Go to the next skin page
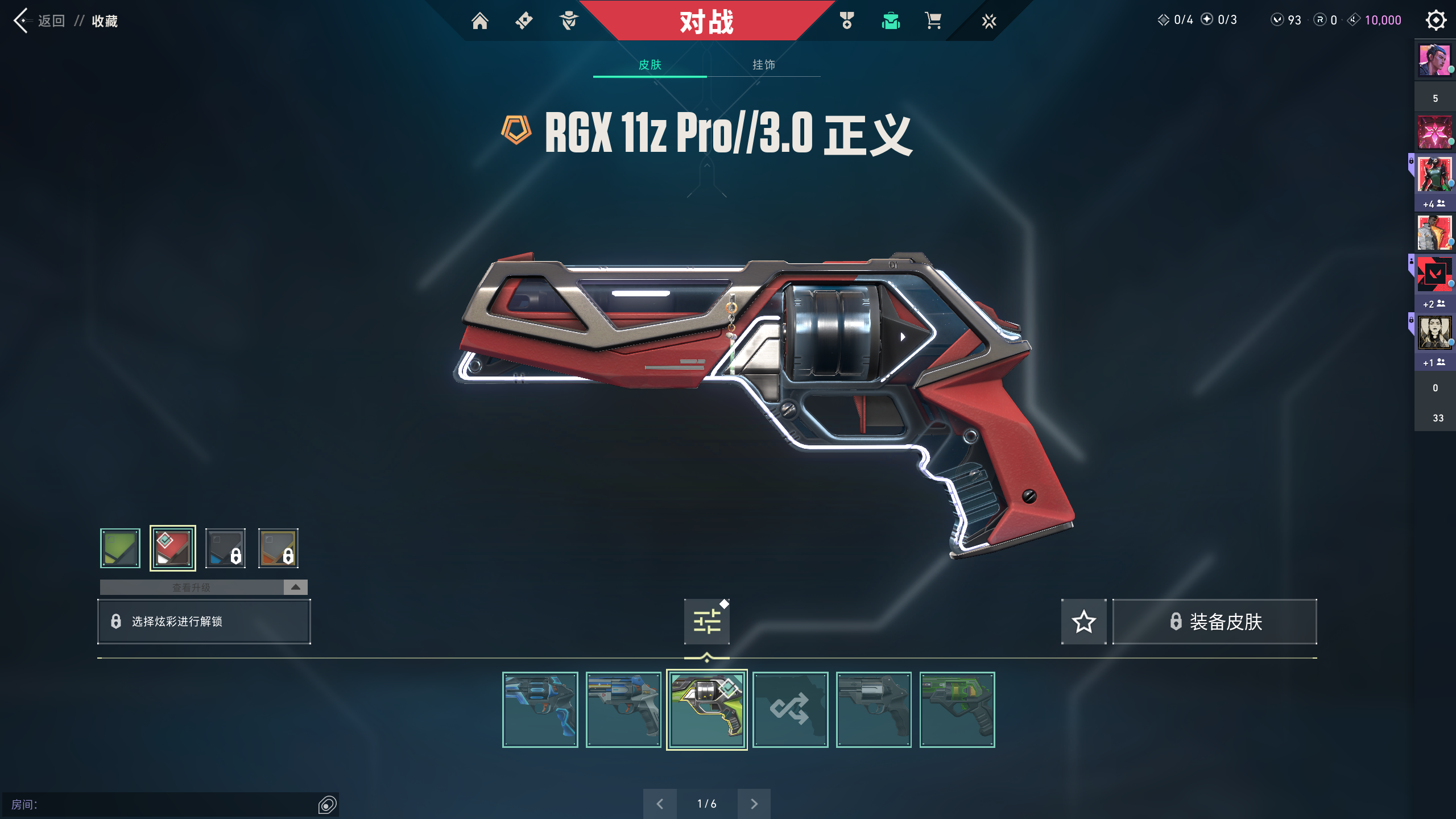This screenshot has width=1456, height=819. (x=754, y=804)
